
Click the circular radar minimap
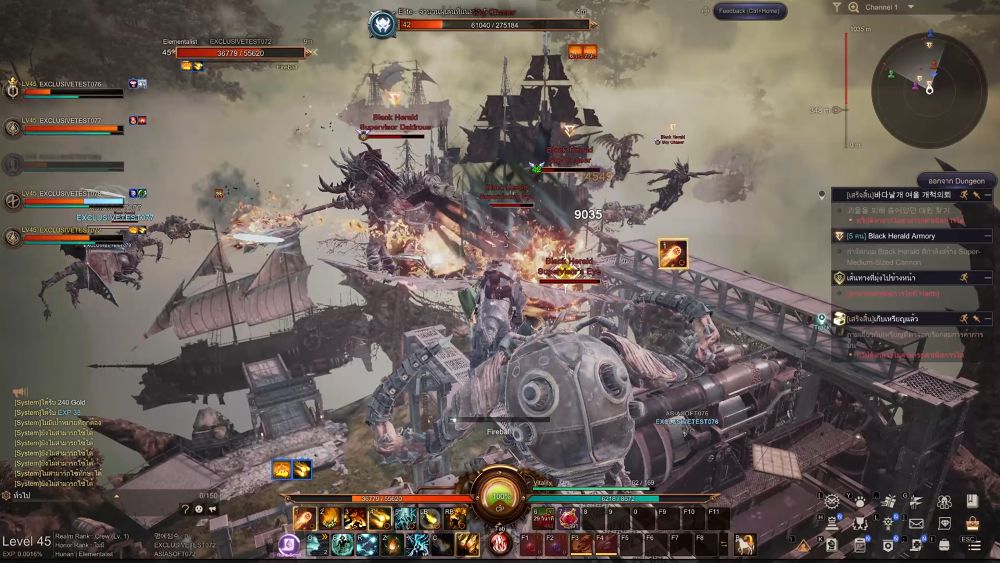[x=929, y=78]
